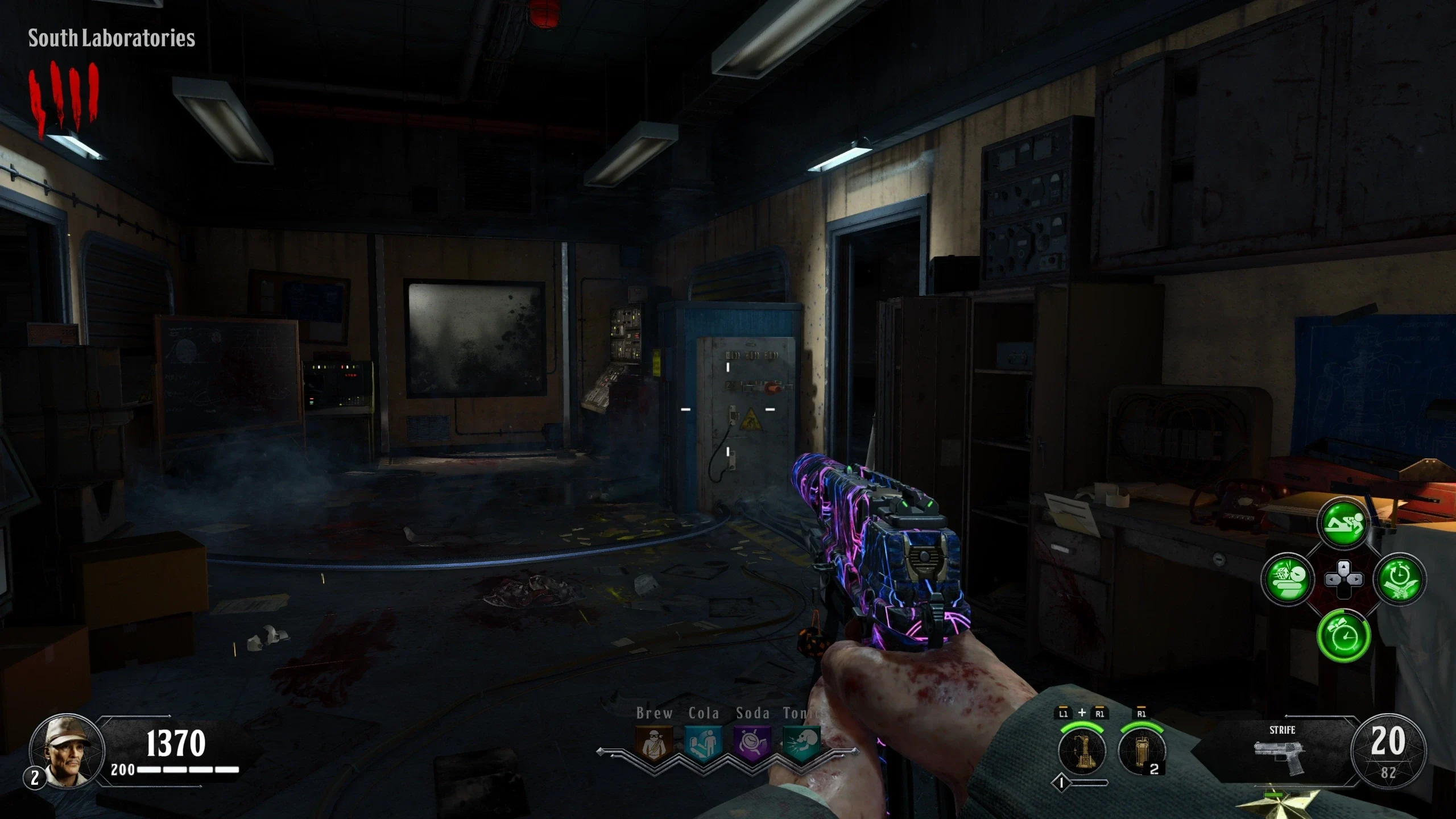Select the Brew perk with bandolier soldier
The image size is (1456, 819).
pos(654,743)
